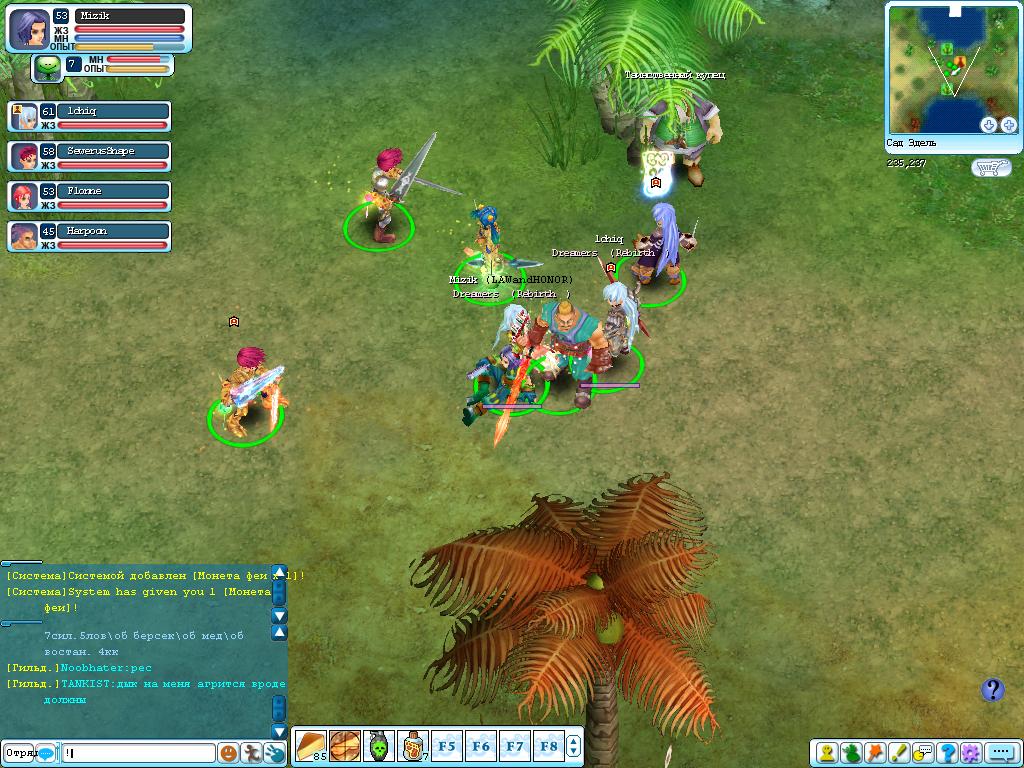The image size is (1024, 768).
Task: Click Mizik's character portrait
Action: (x=29, y=29)
